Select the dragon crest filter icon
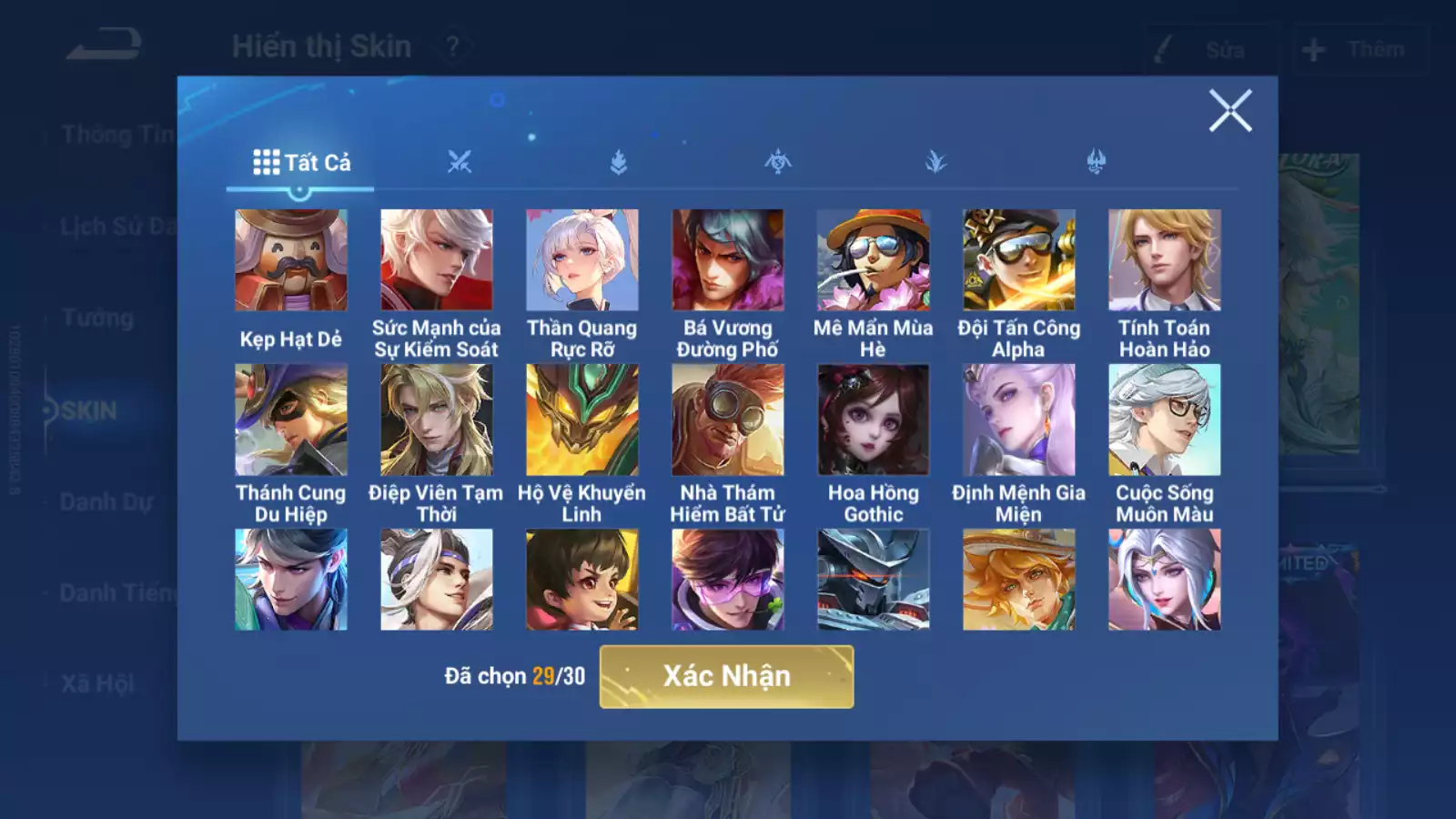This screenshot has width=1456, height=819. 779,160
